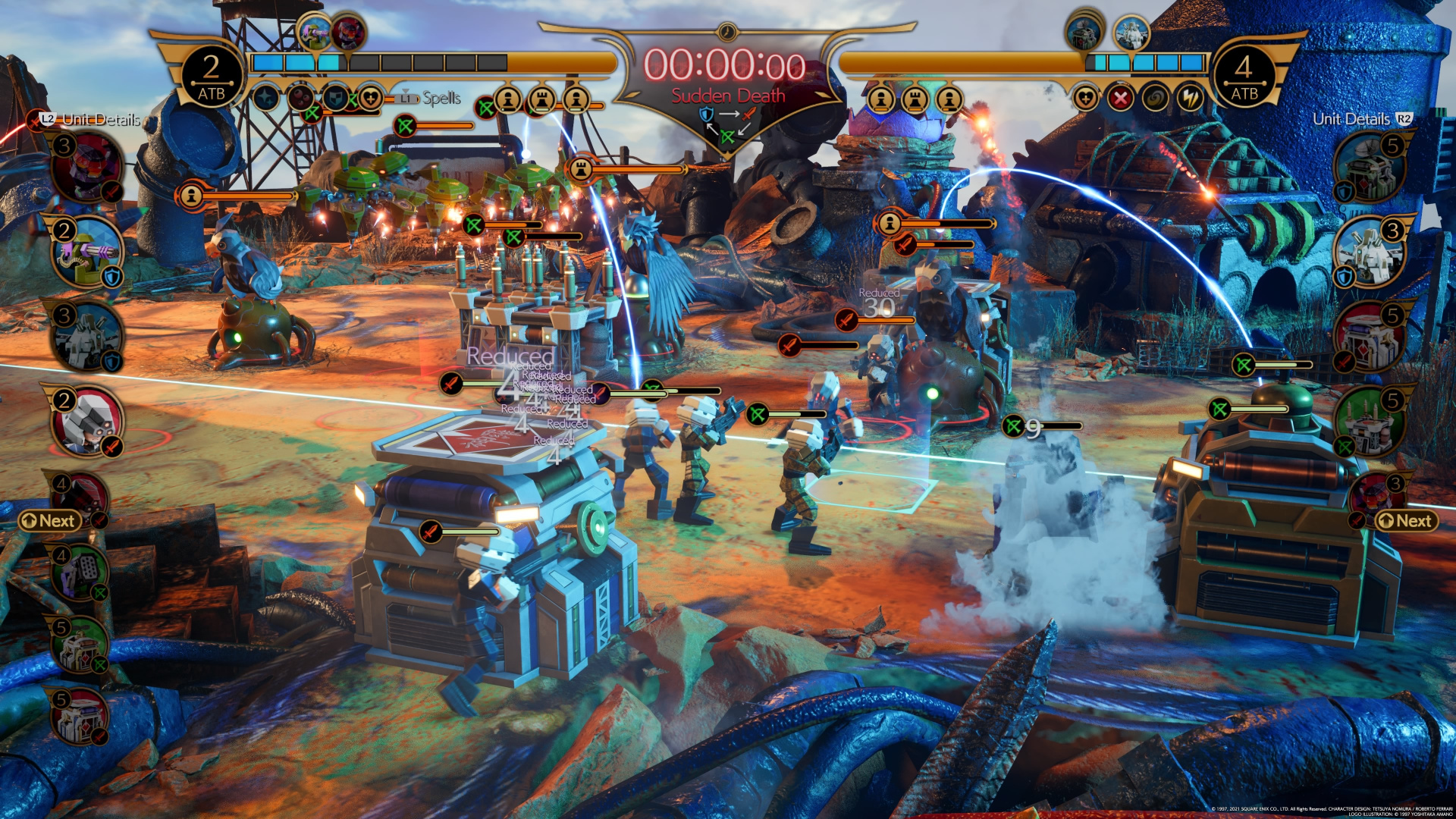This screenshot has width=1456, height=819.
Task: Activate the sparkle star spell icon
Action: click(x=266, y=98)
